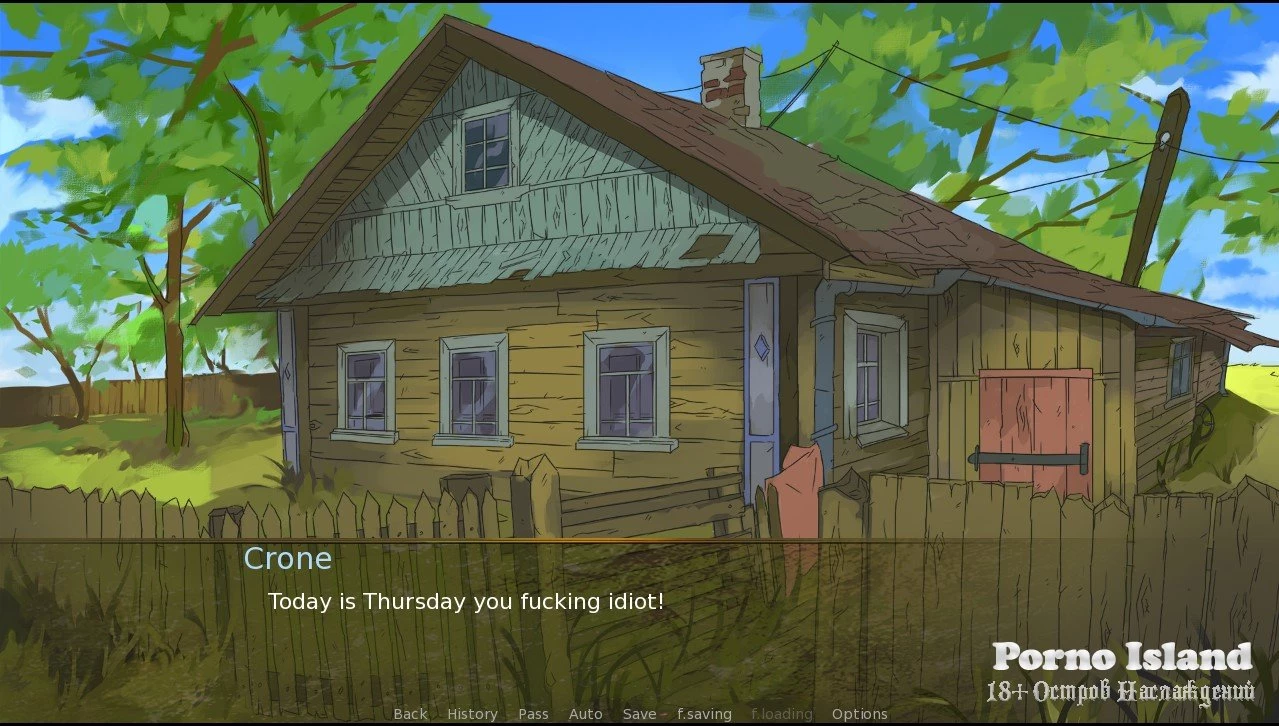Use the f.saving quick save
Viewport: 1279px width, 726px height.
pos(704,714)
